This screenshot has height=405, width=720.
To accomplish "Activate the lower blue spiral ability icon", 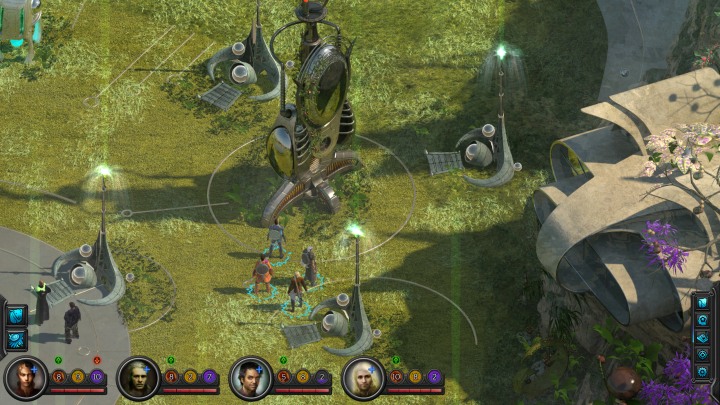I will coord(17,339).
